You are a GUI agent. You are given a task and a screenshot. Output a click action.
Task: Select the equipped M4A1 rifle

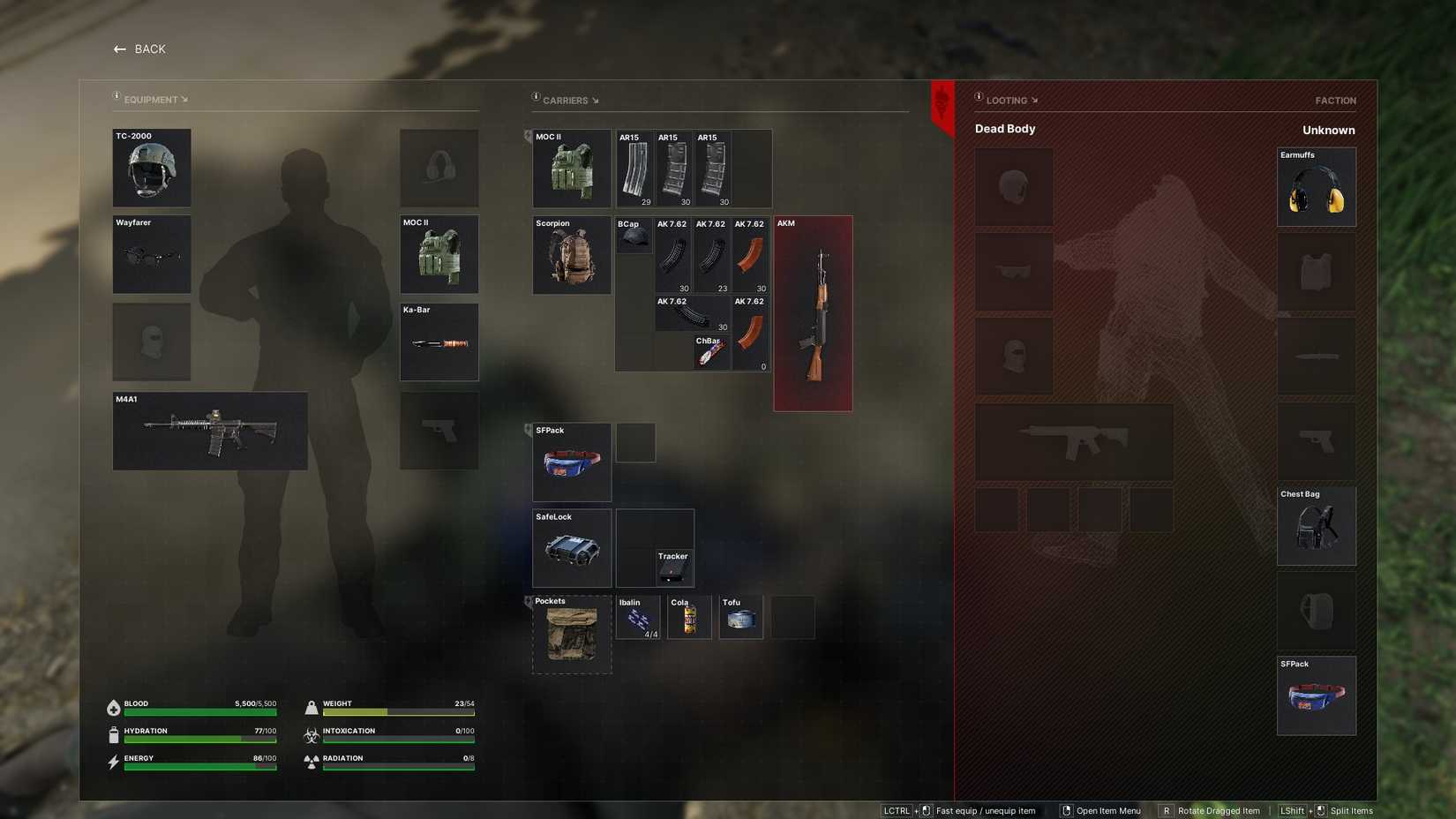(209, 432)
